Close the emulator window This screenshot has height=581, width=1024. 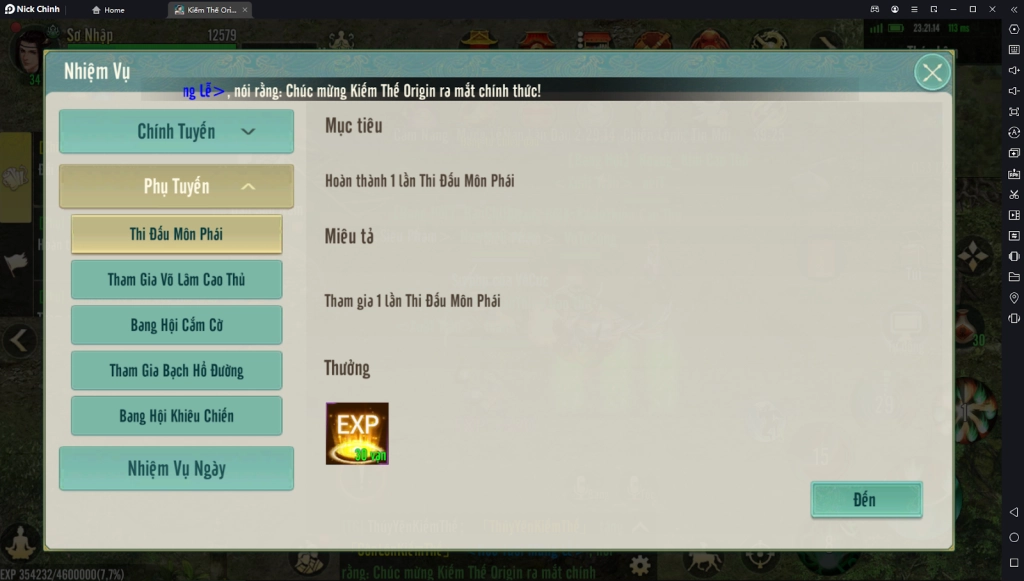[x=992, y=9]
